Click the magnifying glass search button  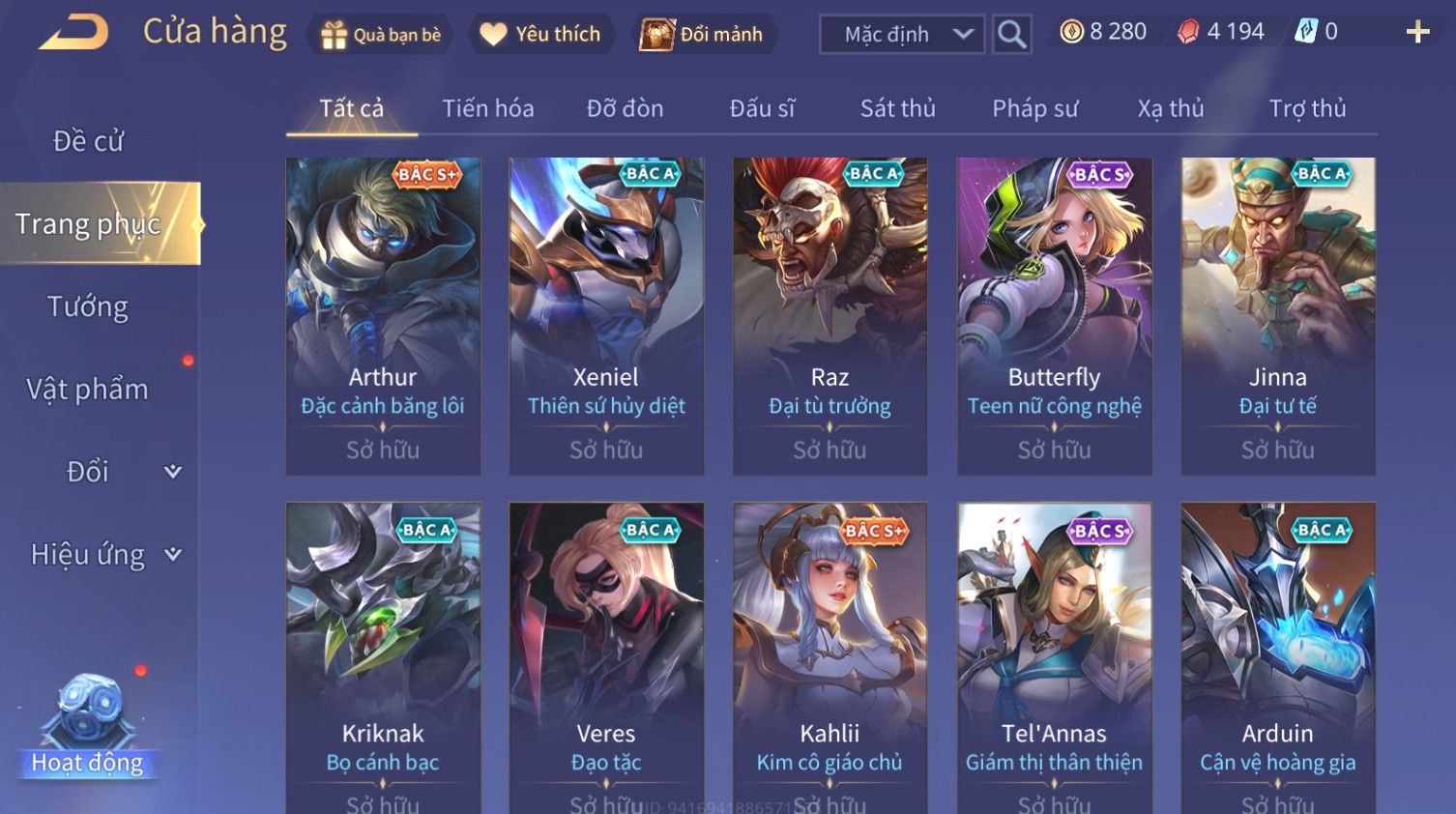[x=1011, y=35]
